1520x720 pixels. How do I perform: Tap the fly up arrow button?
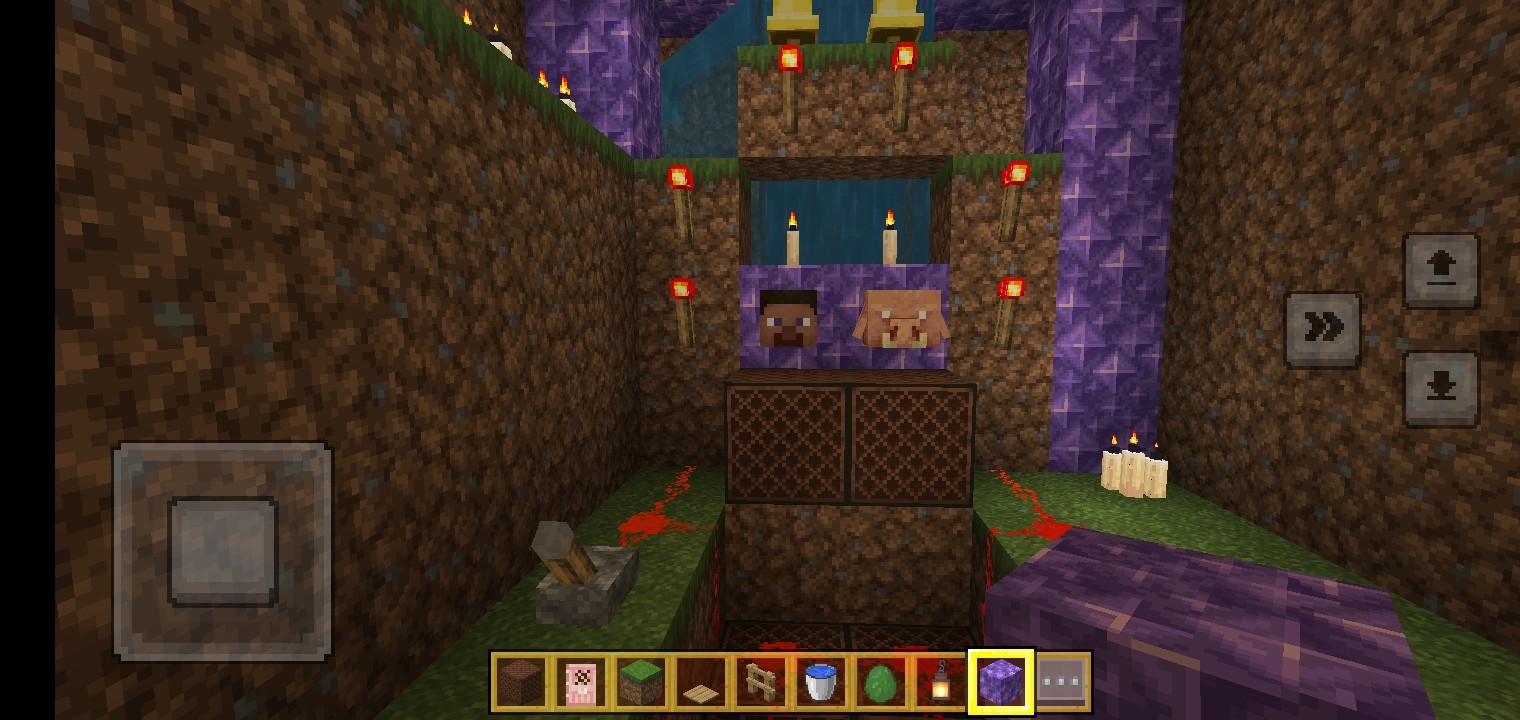[1440, 270]
